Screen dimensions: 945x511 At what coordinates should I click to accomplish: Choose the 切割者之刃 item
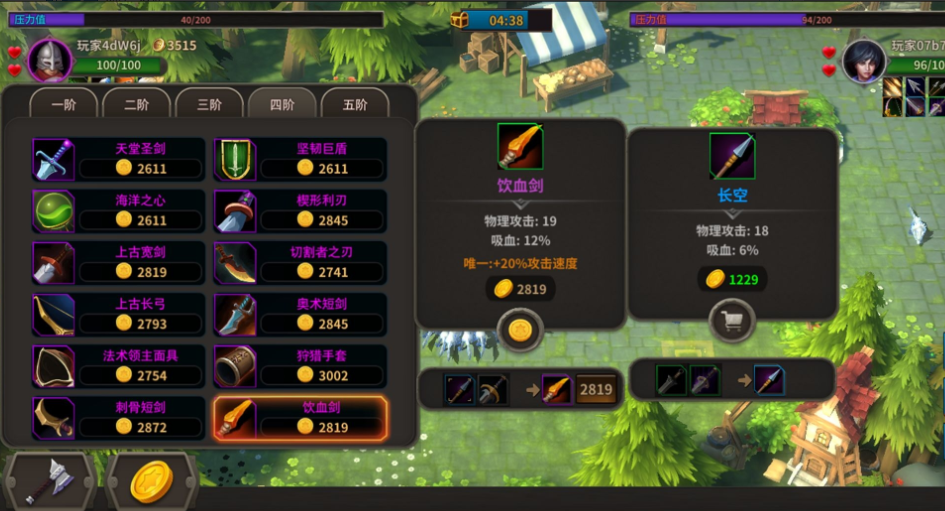pos(301,263)
